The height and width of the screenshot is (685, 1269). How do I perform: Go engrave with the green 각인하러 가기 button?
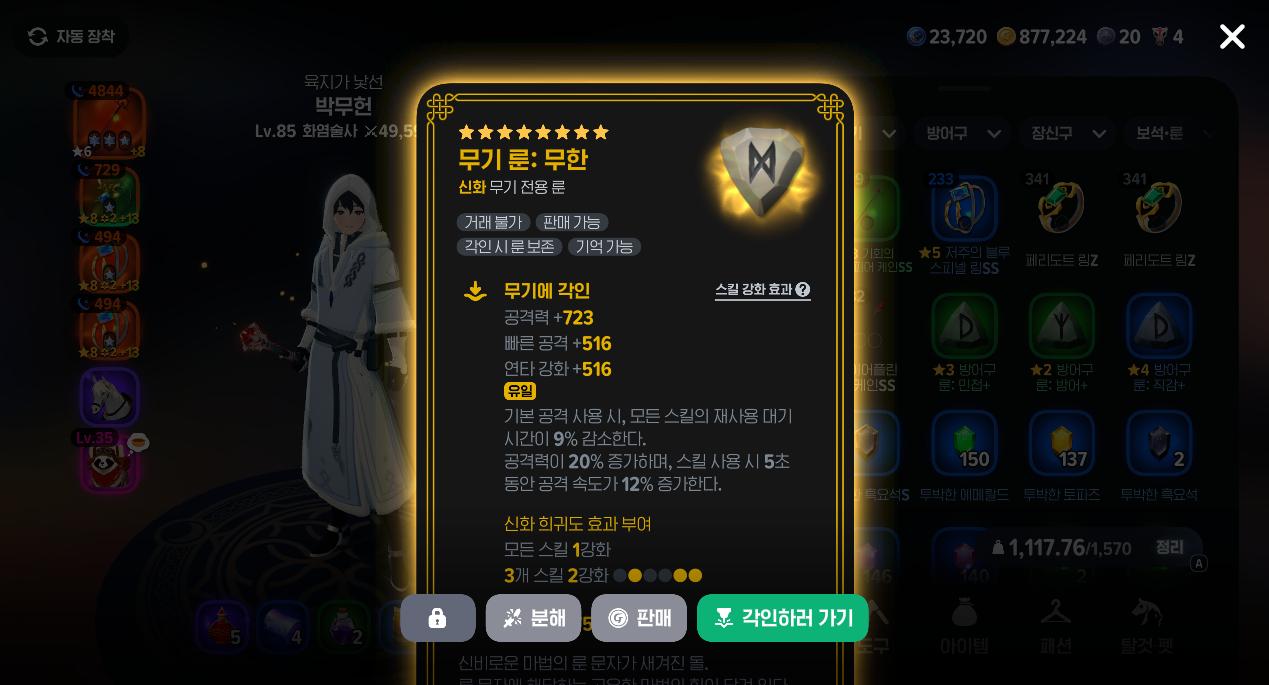coord(782,618)
